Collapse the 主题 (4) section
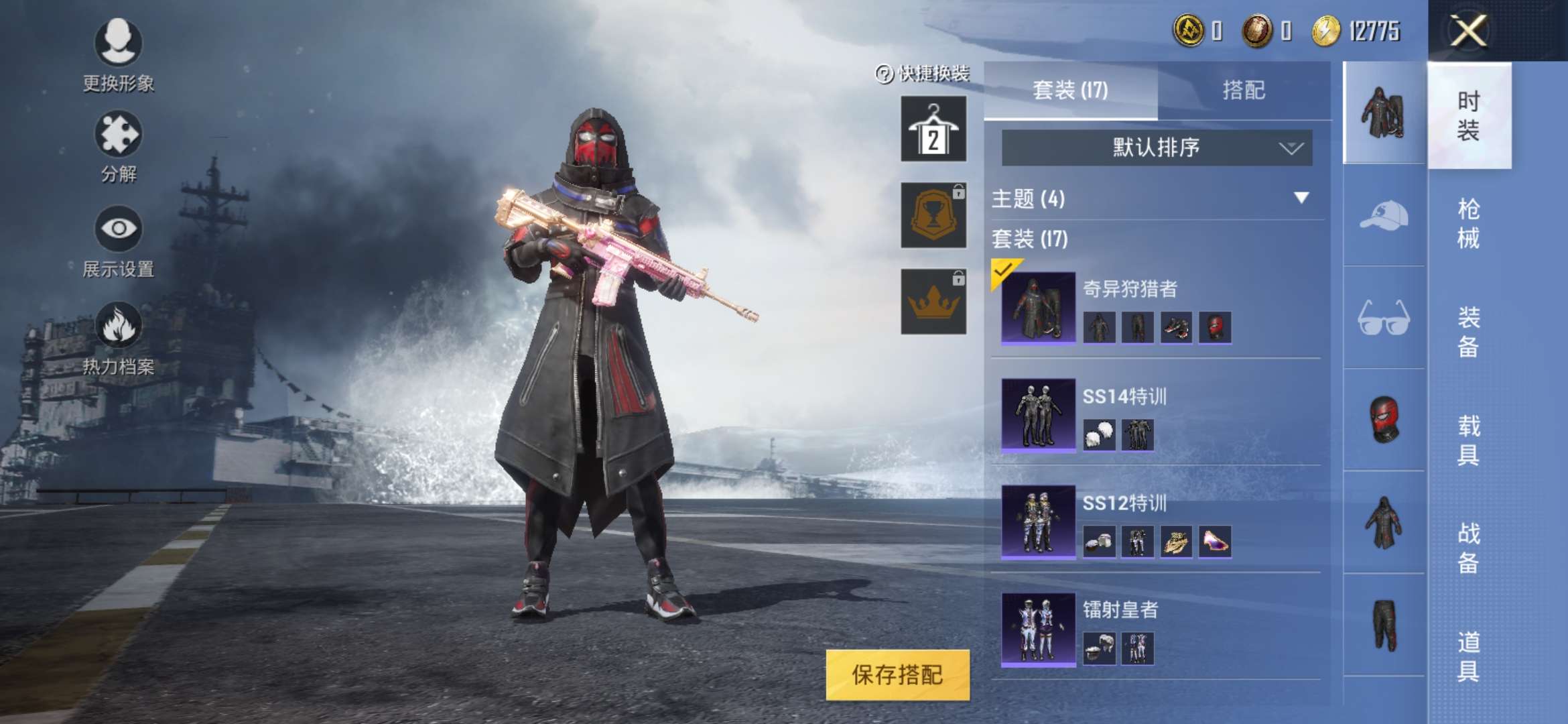The height and width of the screenshot is (724, 1568). (1301, 198)
